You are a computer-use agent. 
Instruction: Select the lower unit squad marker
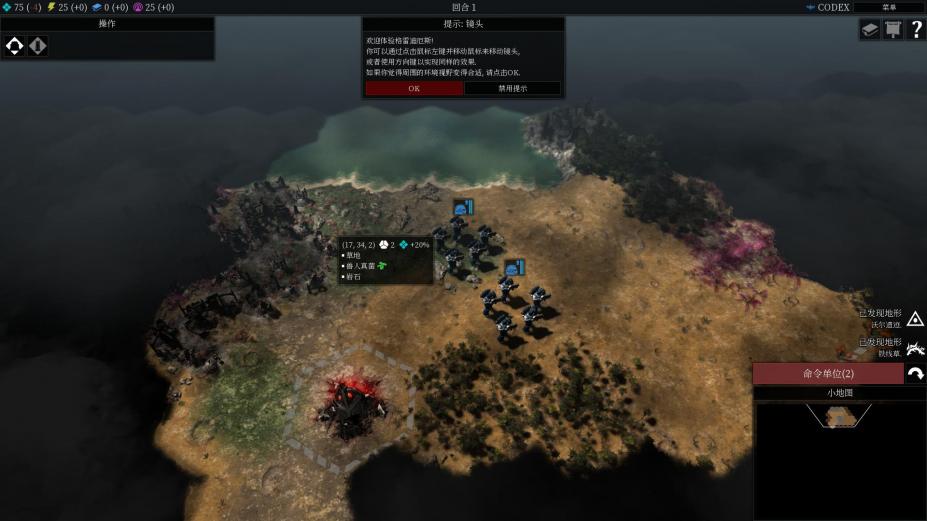(x=515, y=268)
